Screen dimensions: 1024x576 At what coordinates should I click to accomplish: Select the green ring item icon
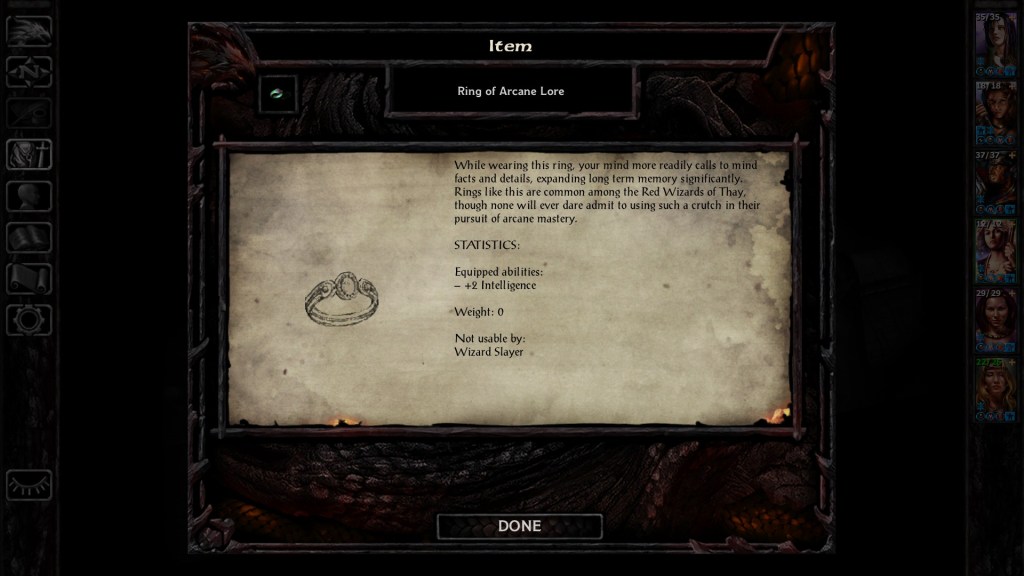(277, 94)
